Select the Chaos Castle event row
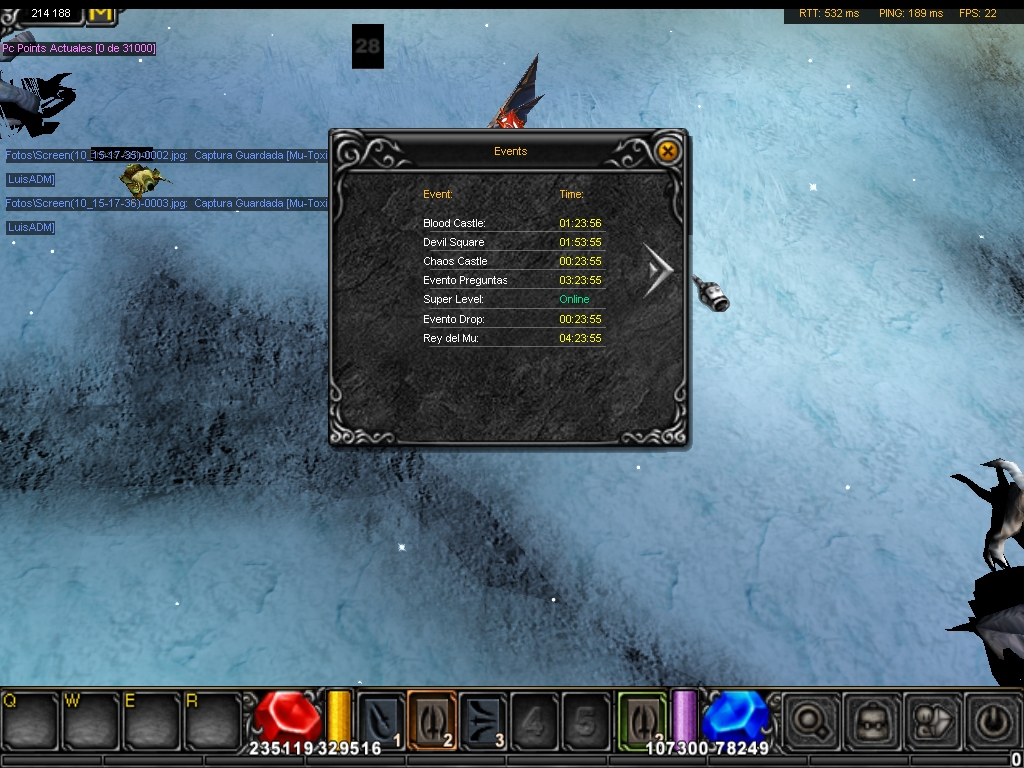 [512, 261]
